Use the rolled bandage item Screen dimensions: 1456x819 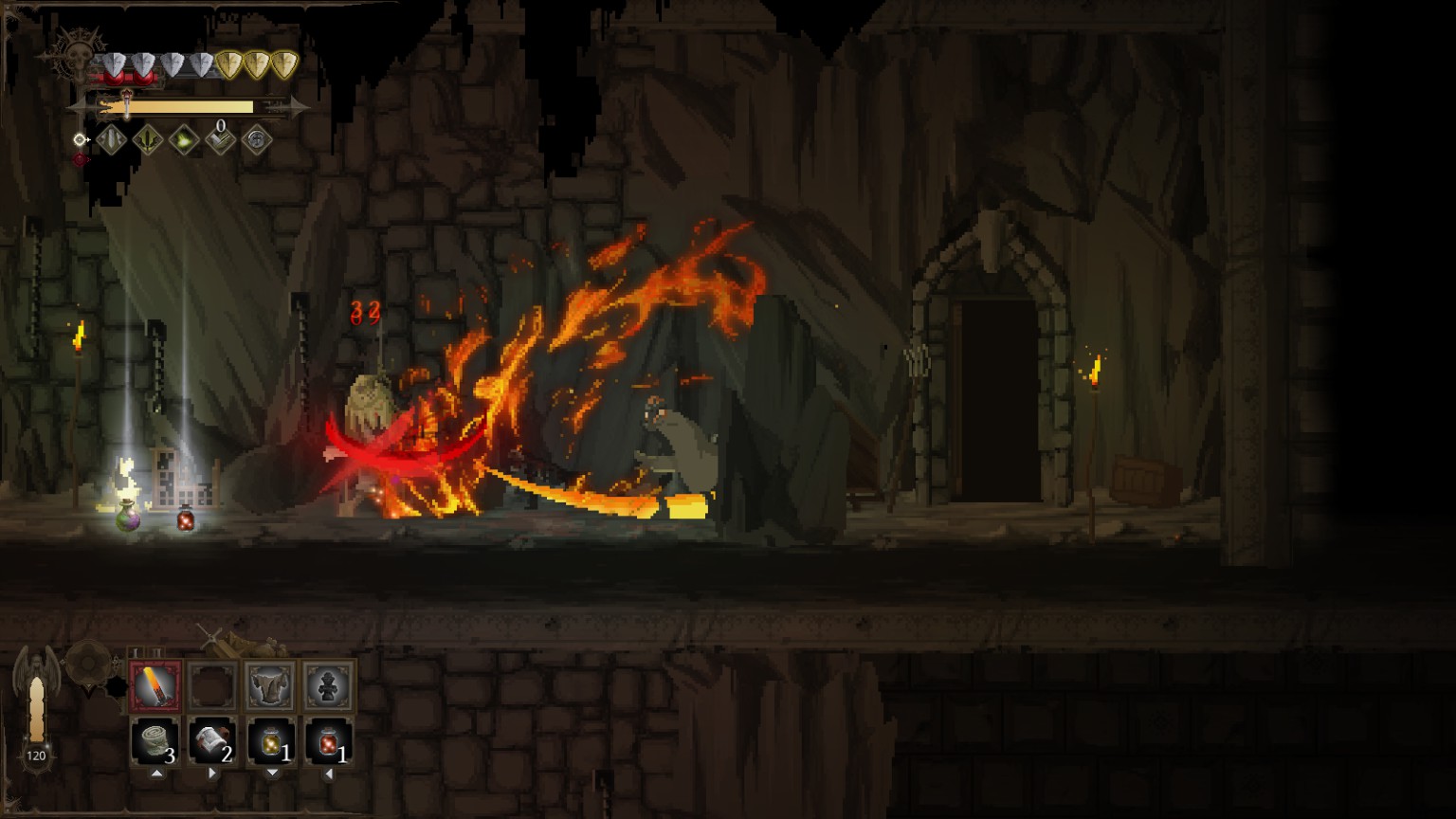point(155,741)
